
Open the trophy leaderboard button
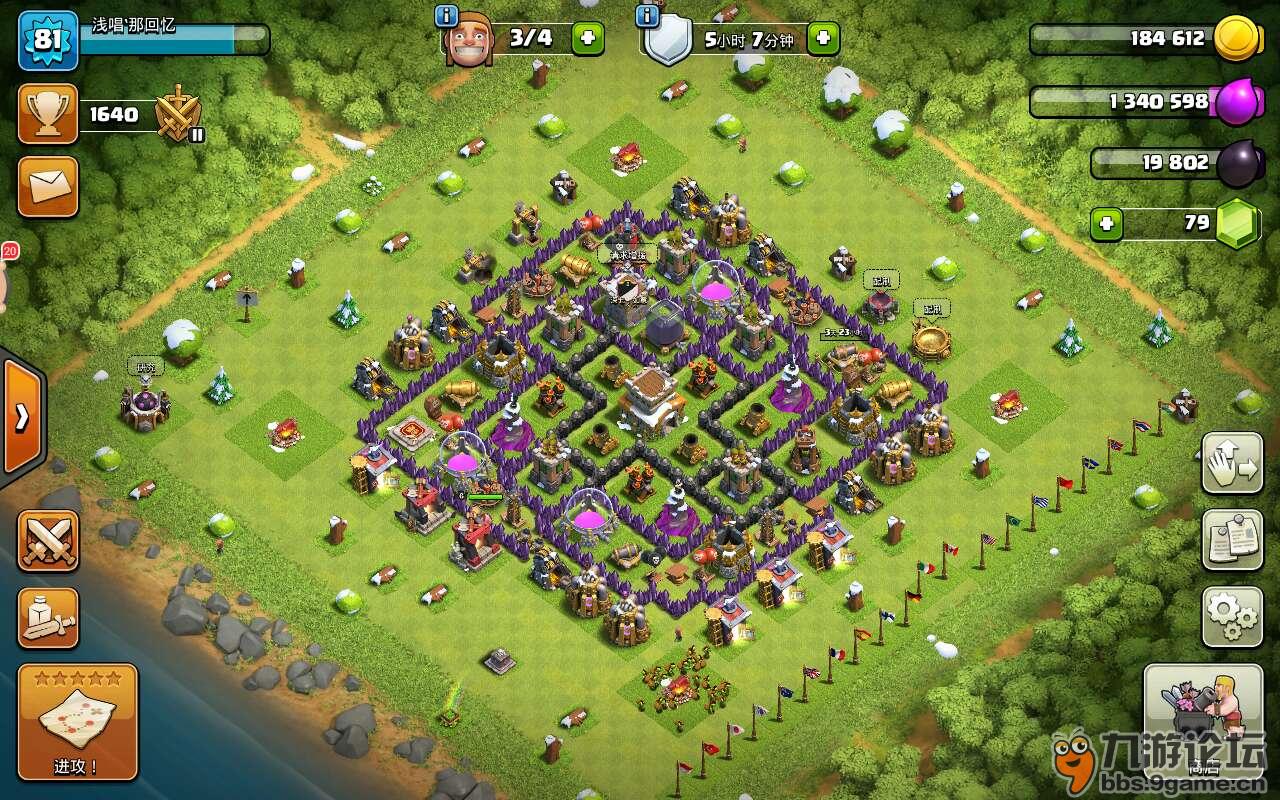point(48,114)
